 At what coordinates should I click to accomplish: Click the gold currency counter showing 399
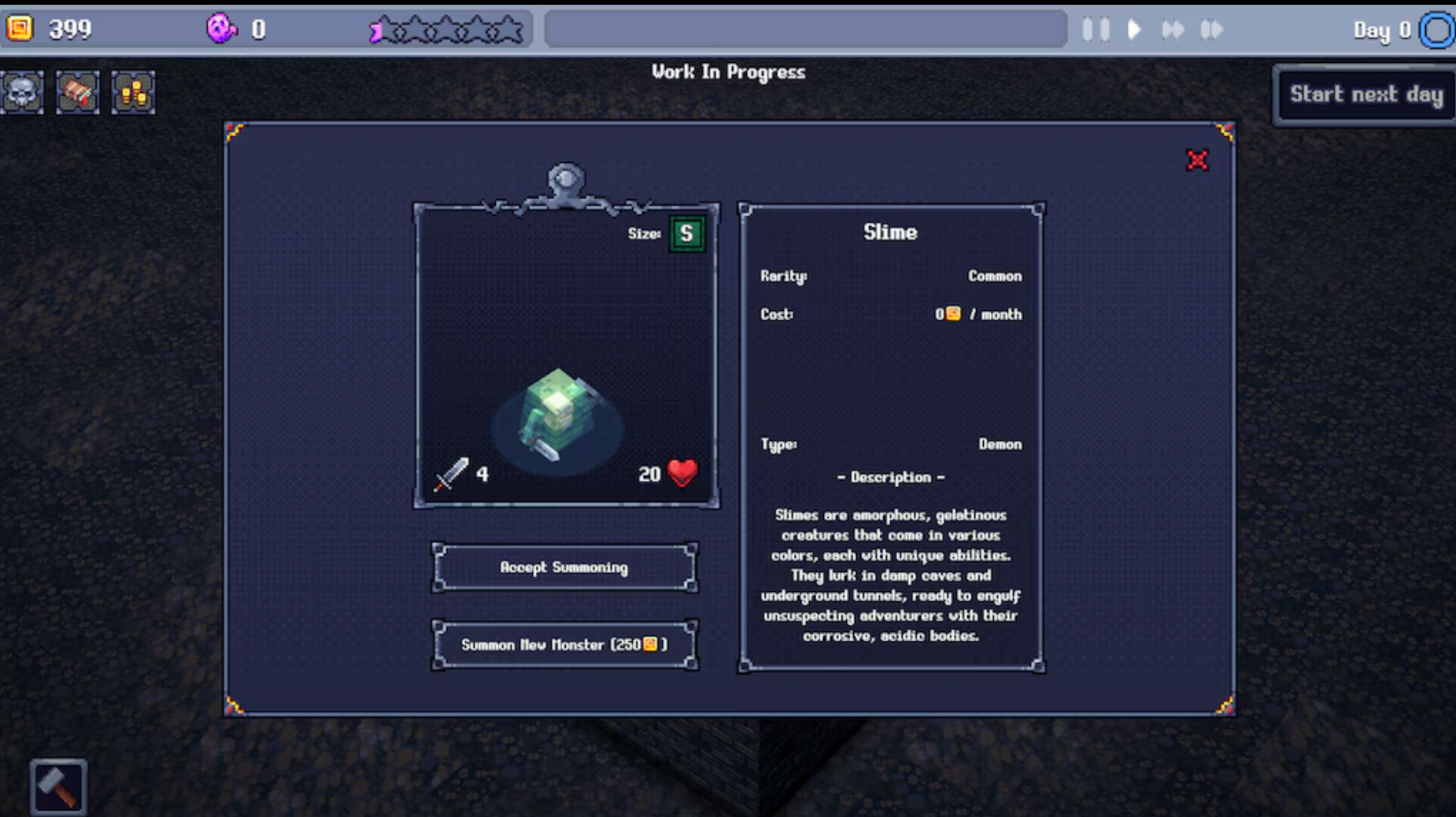pyautogui.click(x=47, y=30)
